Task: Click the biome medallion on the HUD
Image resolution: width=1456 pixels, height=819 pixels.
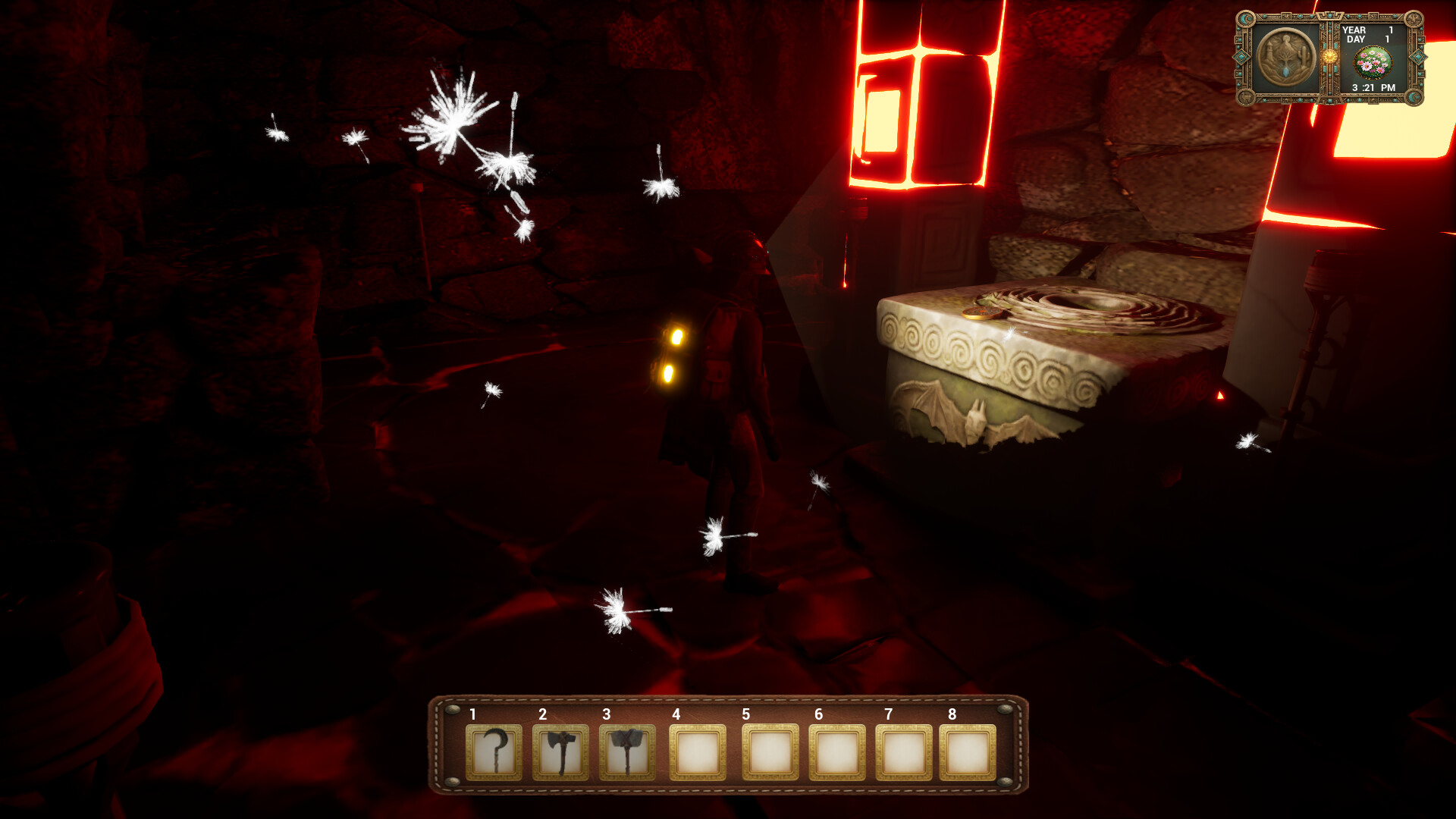Action: (x=1285, y=55)
